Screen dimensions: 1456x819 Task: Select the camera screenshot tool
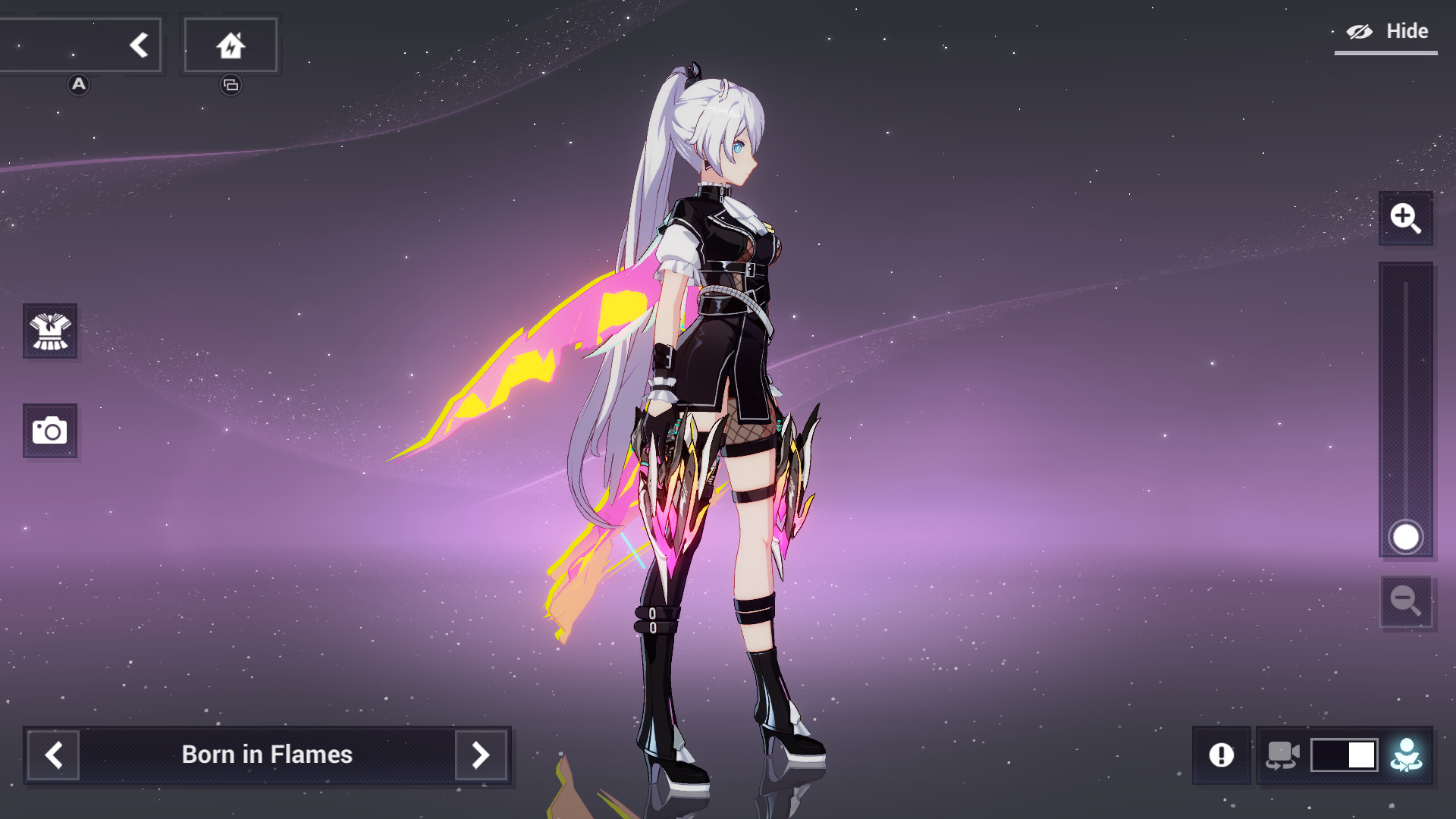(50, 431)
